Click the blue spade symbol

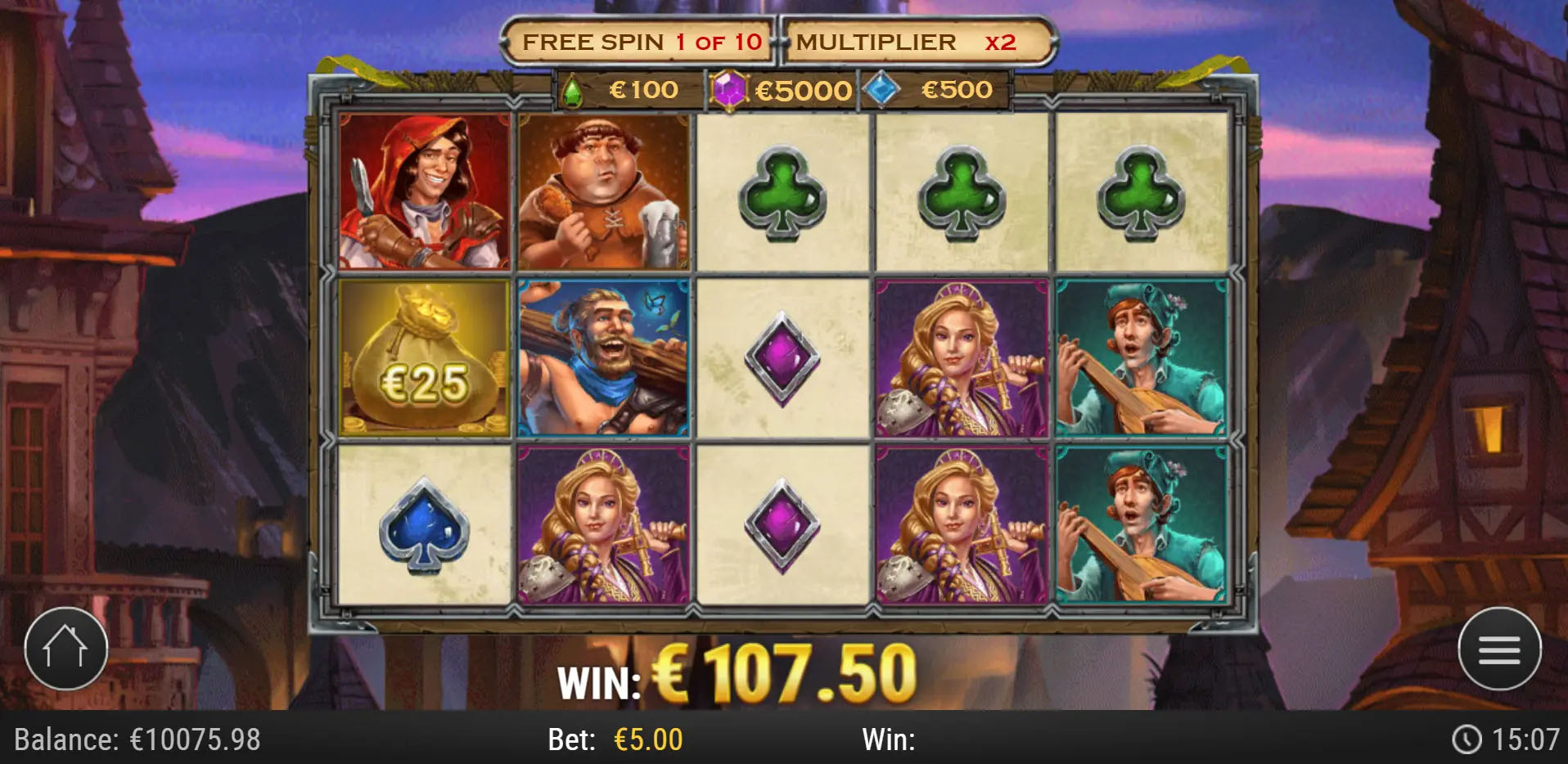point(426,524)
